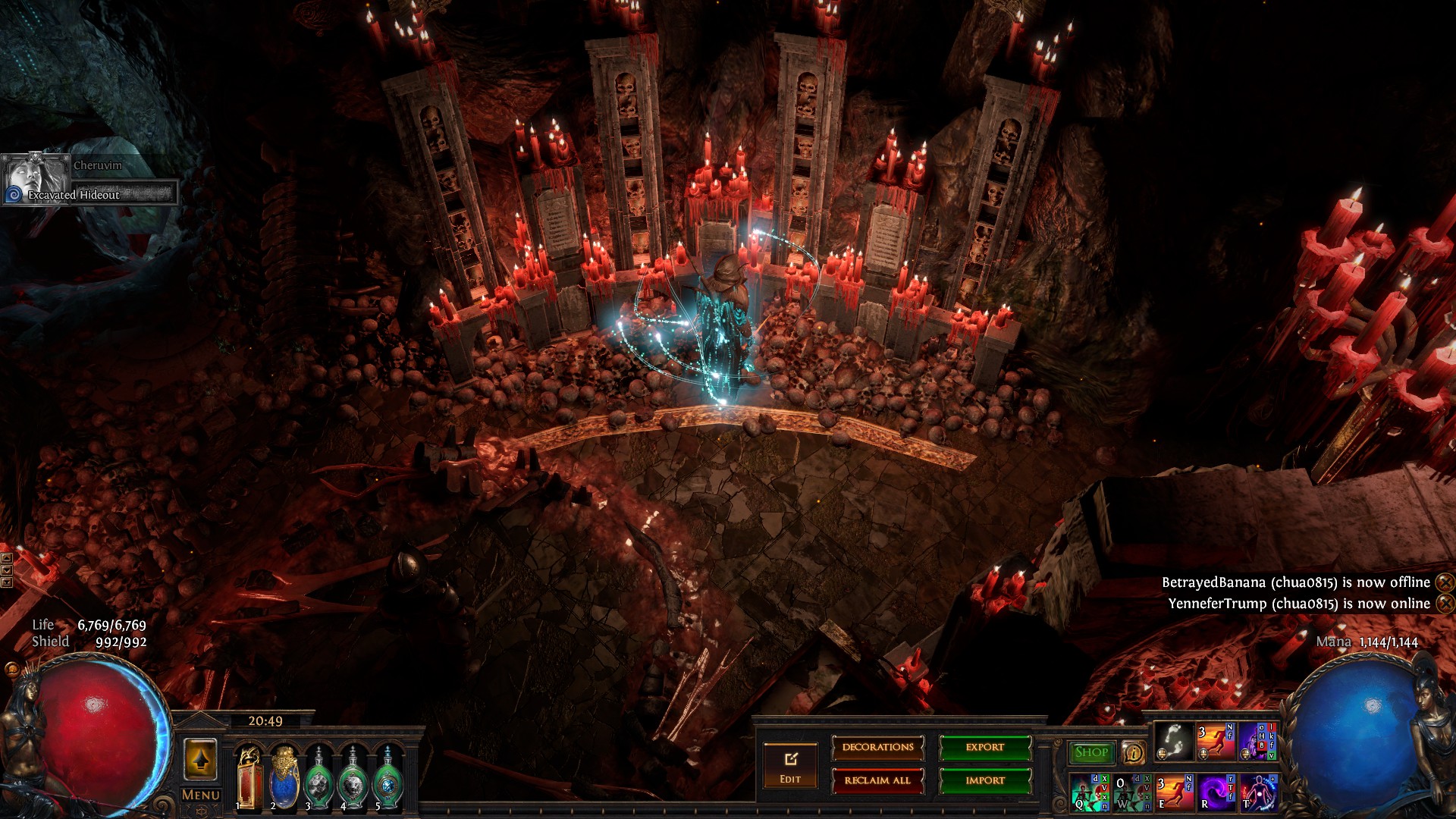
Task: Import a hideout layout
Action: click(985, 780)
